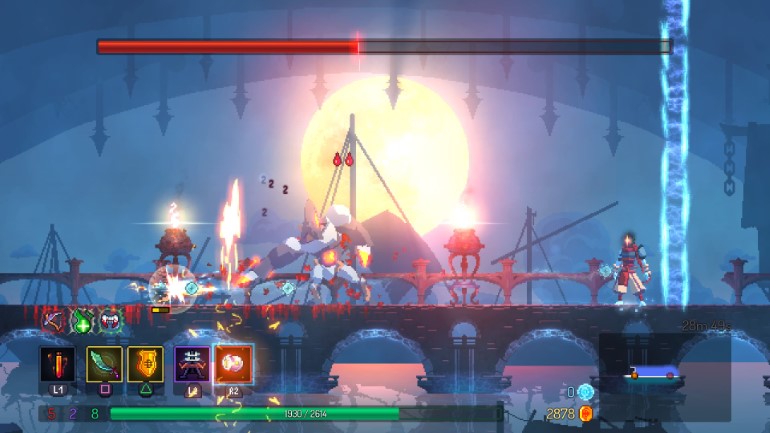770x433 pixels.
Task: Use the glowing orange grenade skill slot
Action: pyautogui.click(x=234, y=363)
